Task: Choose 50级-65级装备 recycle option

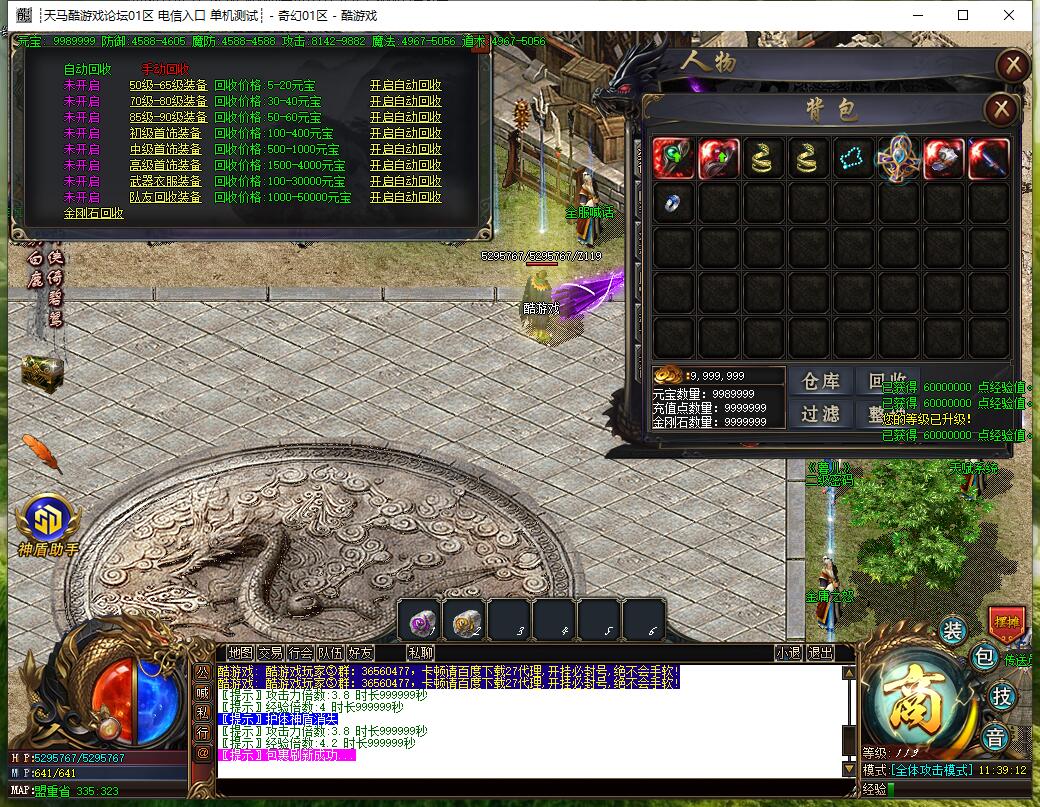Action: coord(168,86)
